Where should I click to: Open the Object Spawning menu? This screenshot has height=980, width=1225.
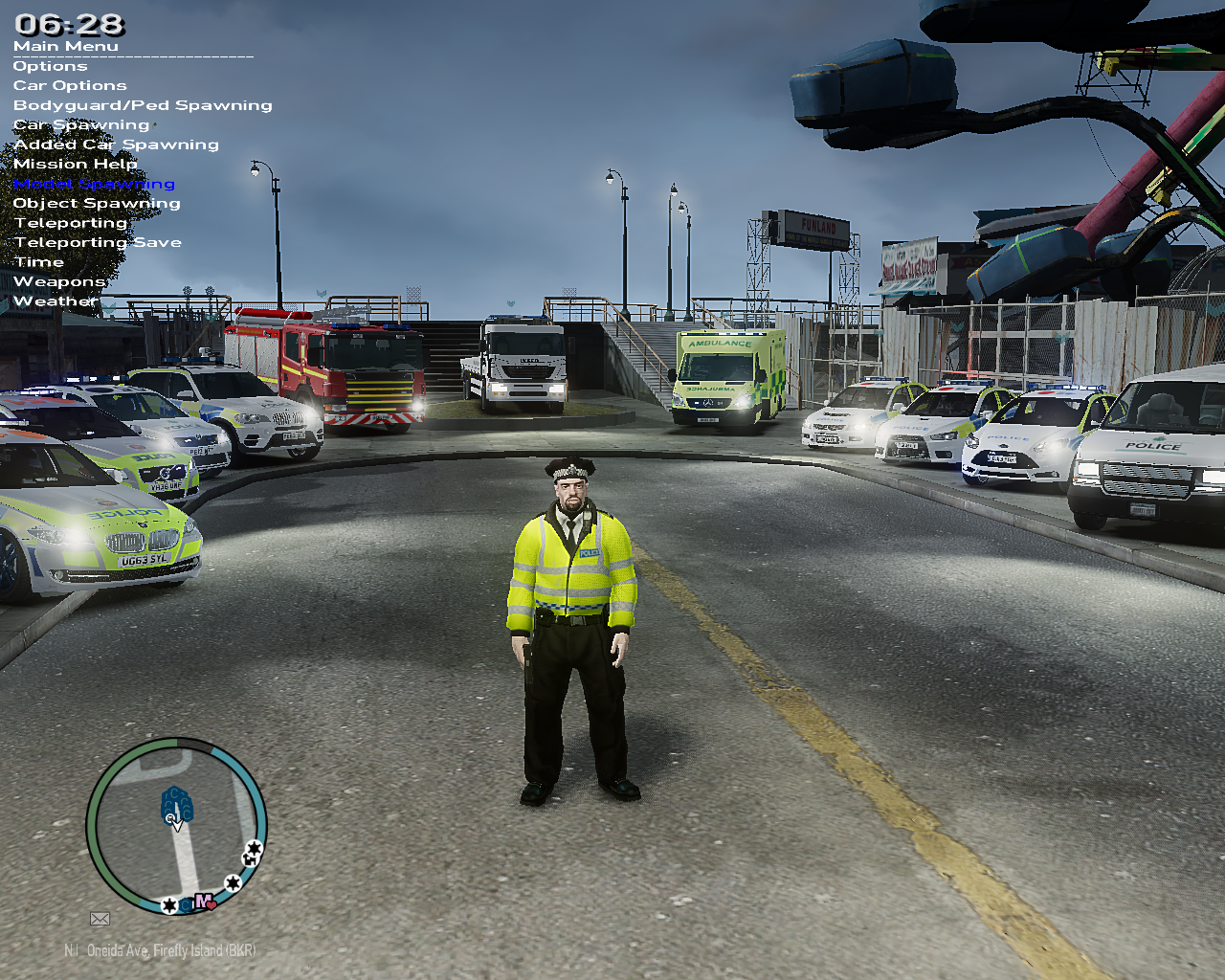(x=97, y=204)
